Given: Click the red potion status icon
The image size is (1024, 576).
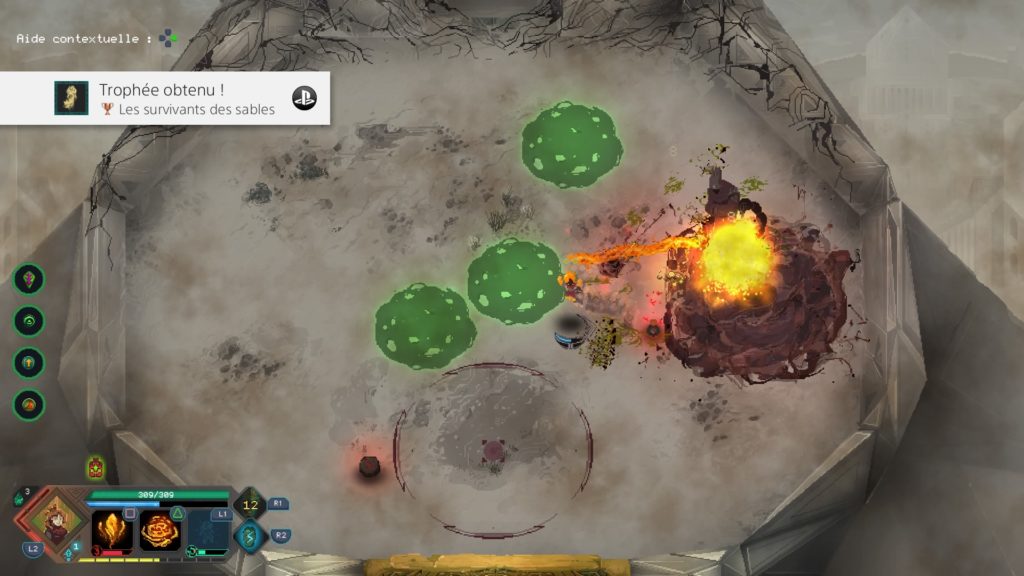Looking at the screenshot, I should click(x=96, y=467).
